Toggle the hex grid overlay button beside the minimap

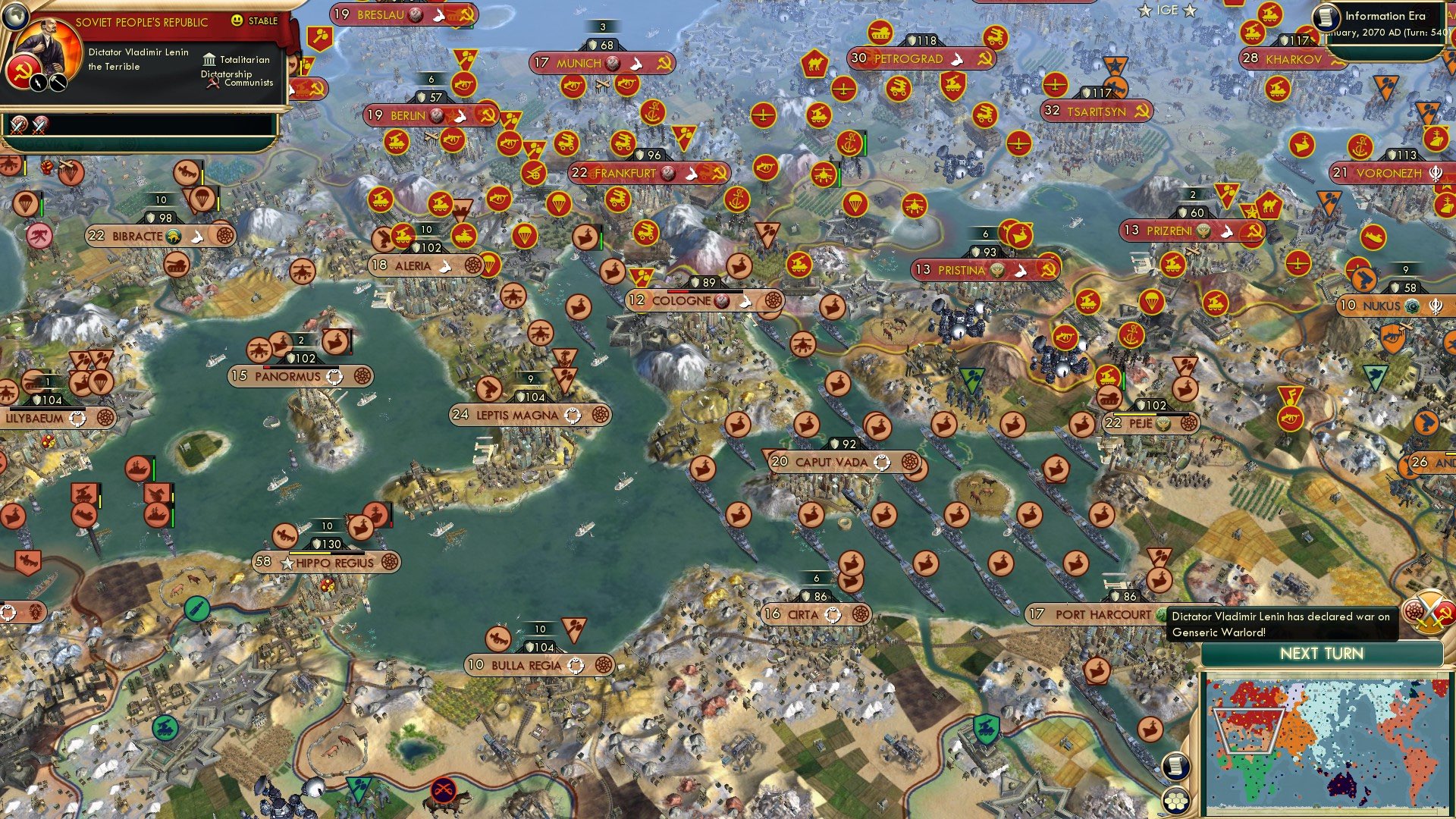click(x=1175, y=801)
